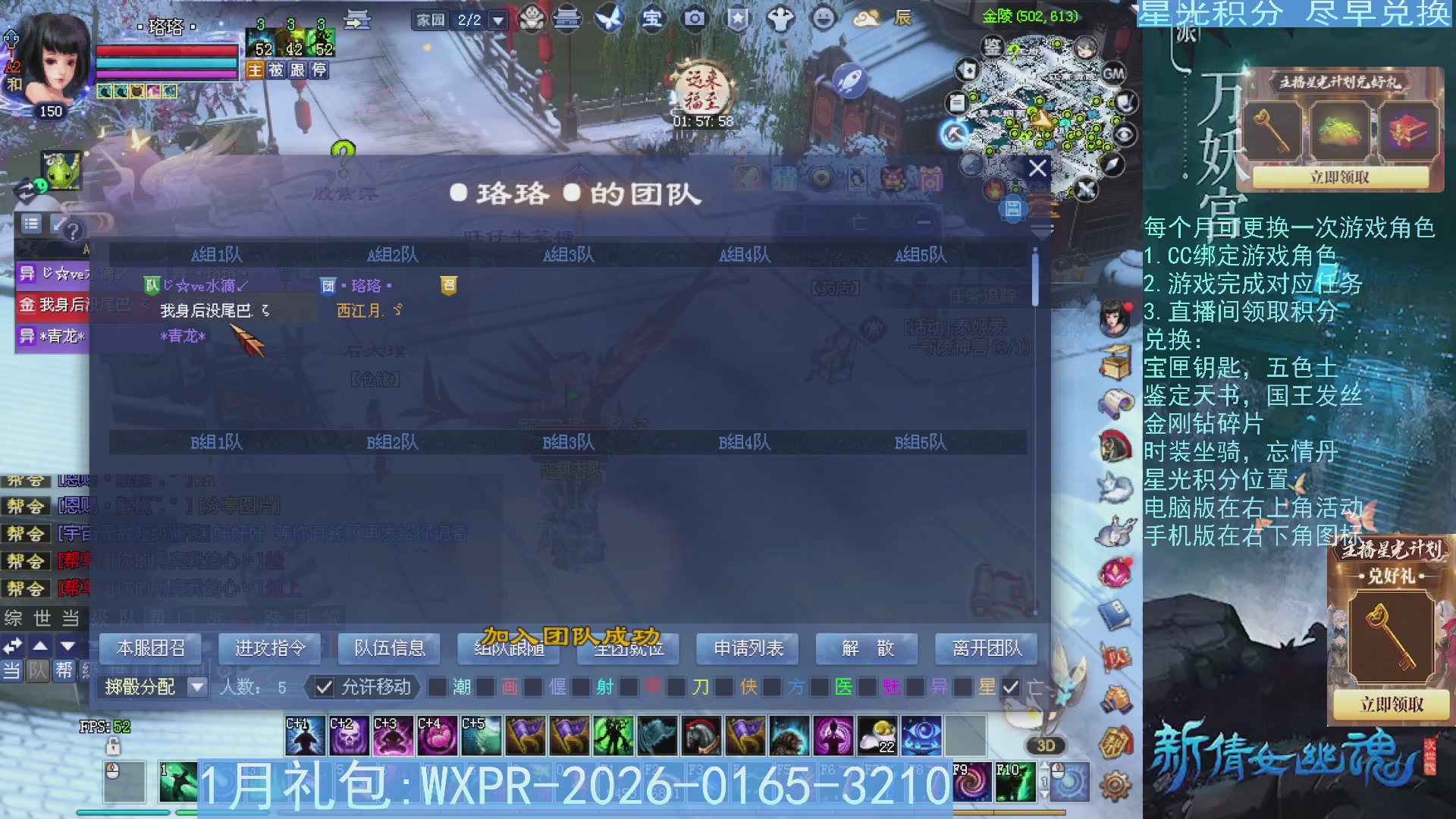
Task: Switch to the 世 chat tab
Action: [42, 617]
